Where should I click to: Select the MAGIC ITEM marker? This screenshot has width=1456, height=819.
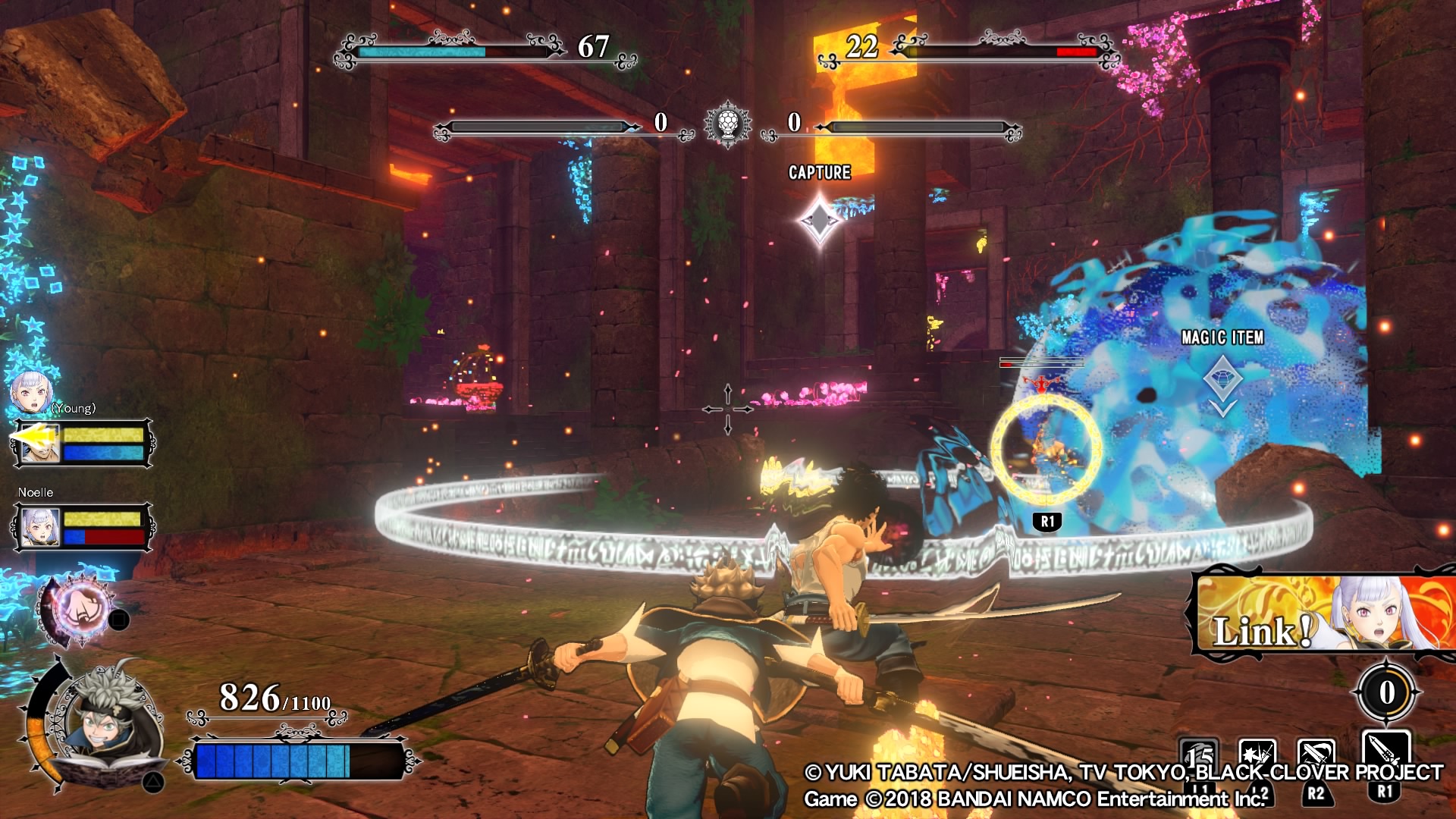1222,379
